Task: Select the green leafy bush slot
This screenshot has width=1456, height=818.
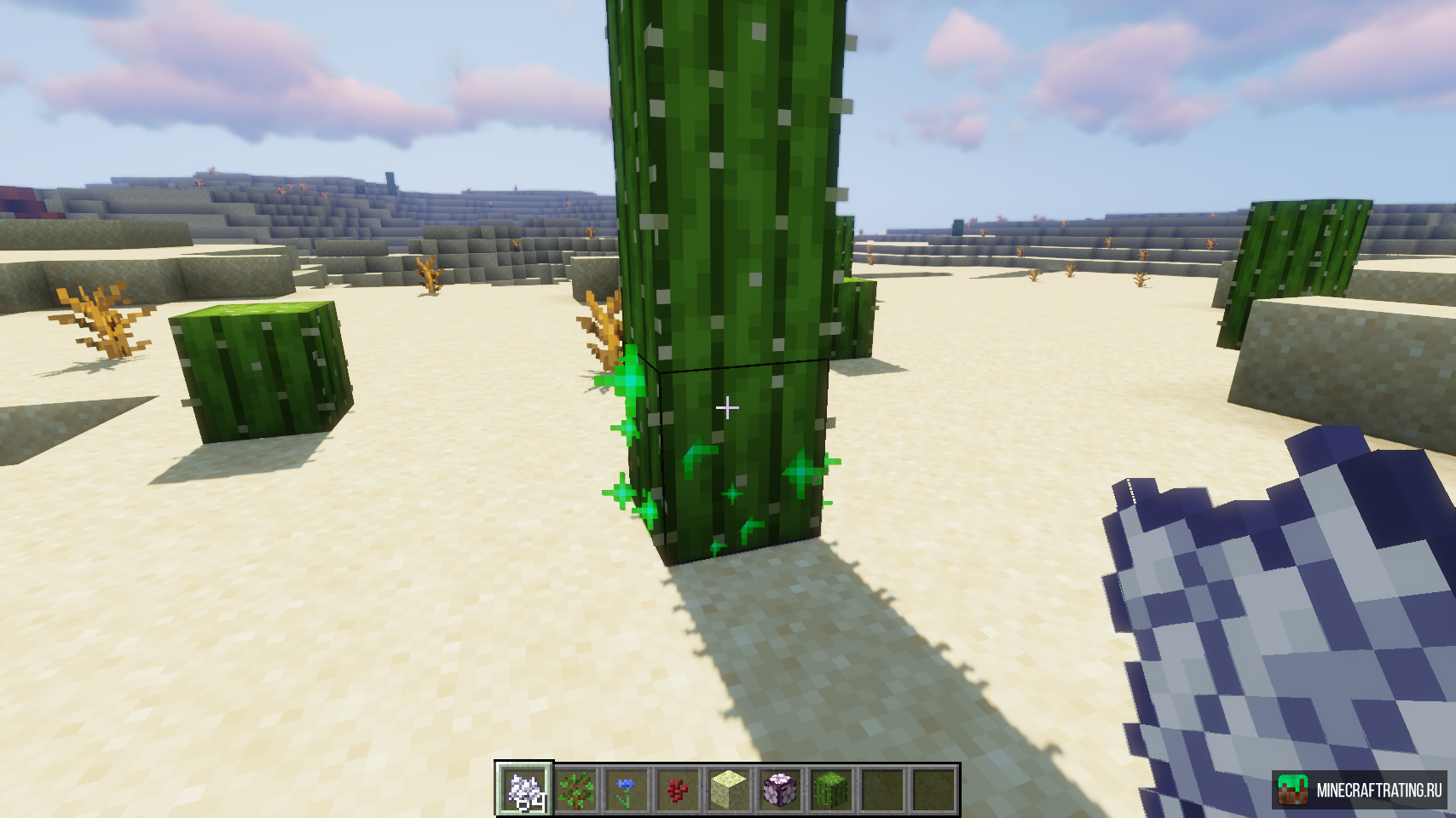Action: tap(575, 788)
